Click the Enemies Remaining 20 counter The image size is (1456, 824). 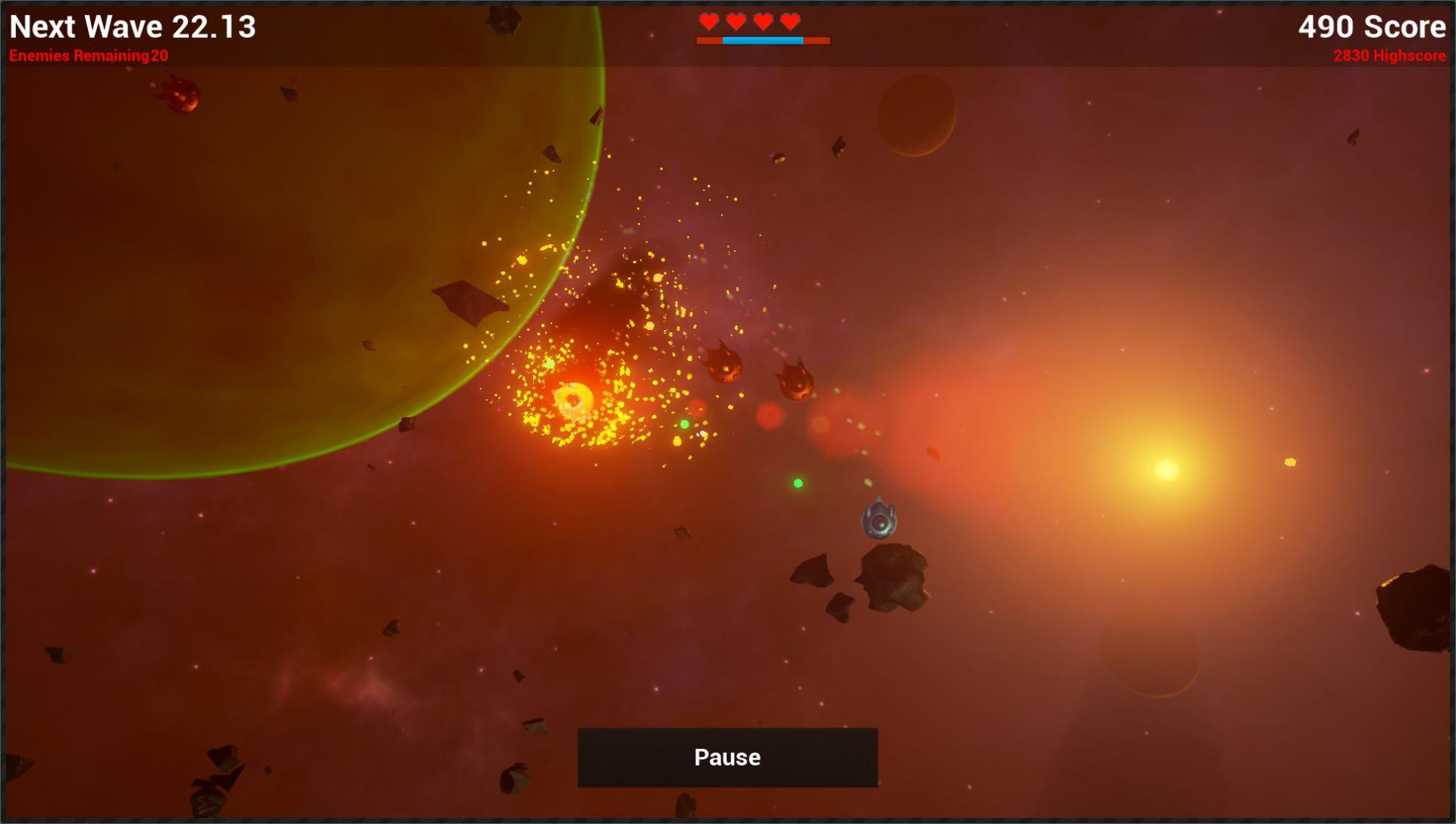click(x=89, y=55)
